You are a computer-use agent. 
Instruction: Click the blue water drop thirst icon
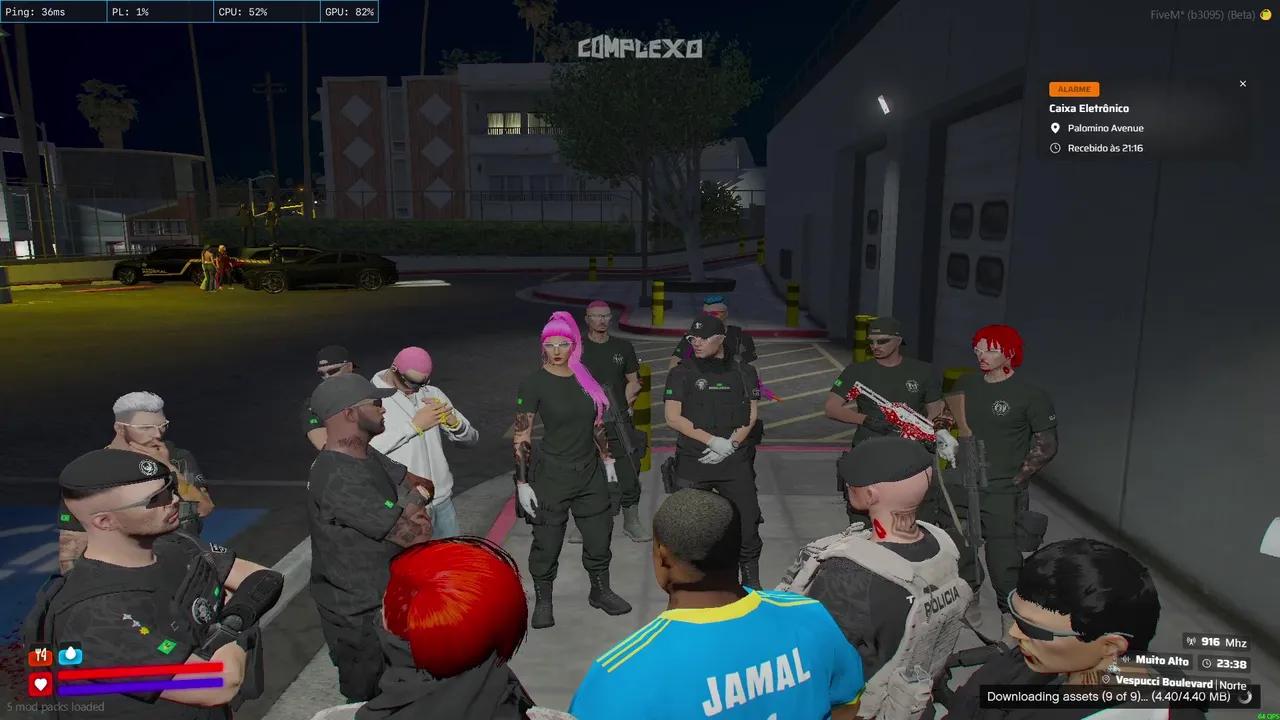70,655
